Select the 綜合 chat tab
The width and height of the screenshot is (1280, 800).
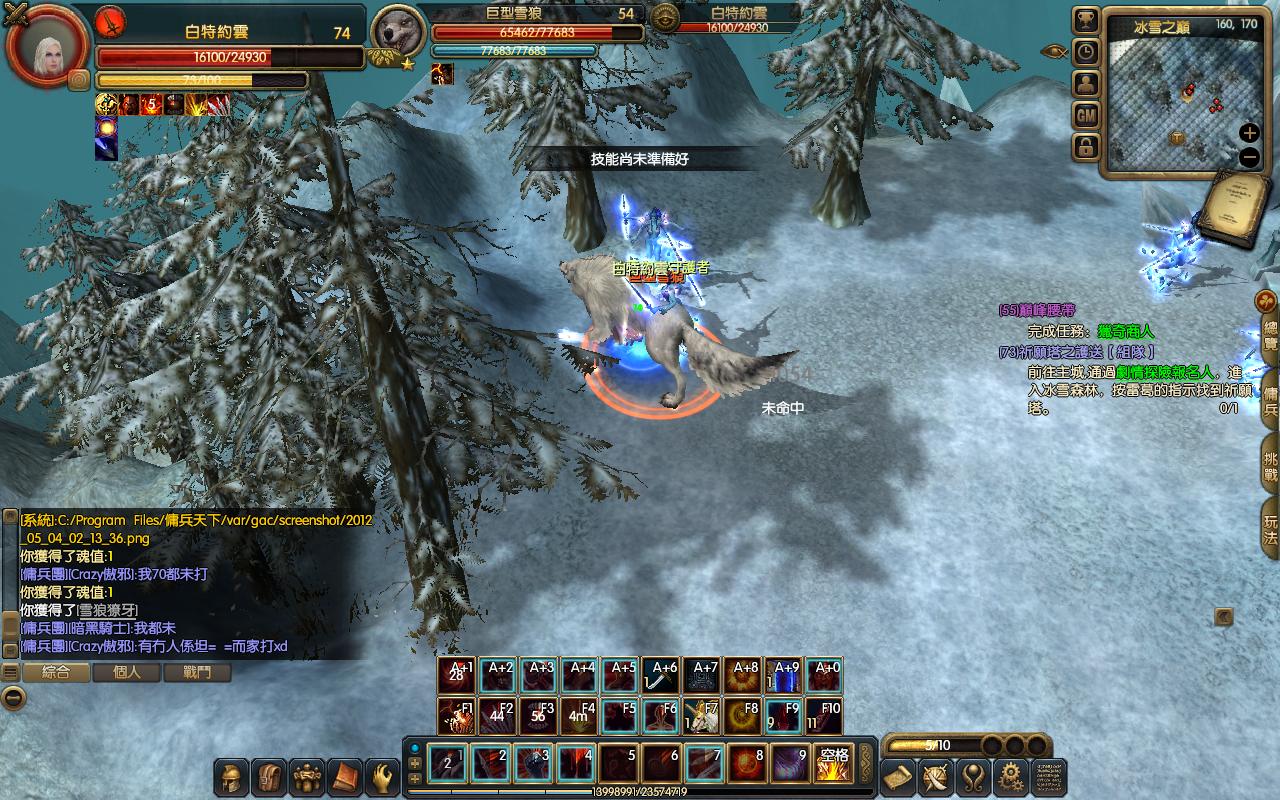click(x=56, y=673)
